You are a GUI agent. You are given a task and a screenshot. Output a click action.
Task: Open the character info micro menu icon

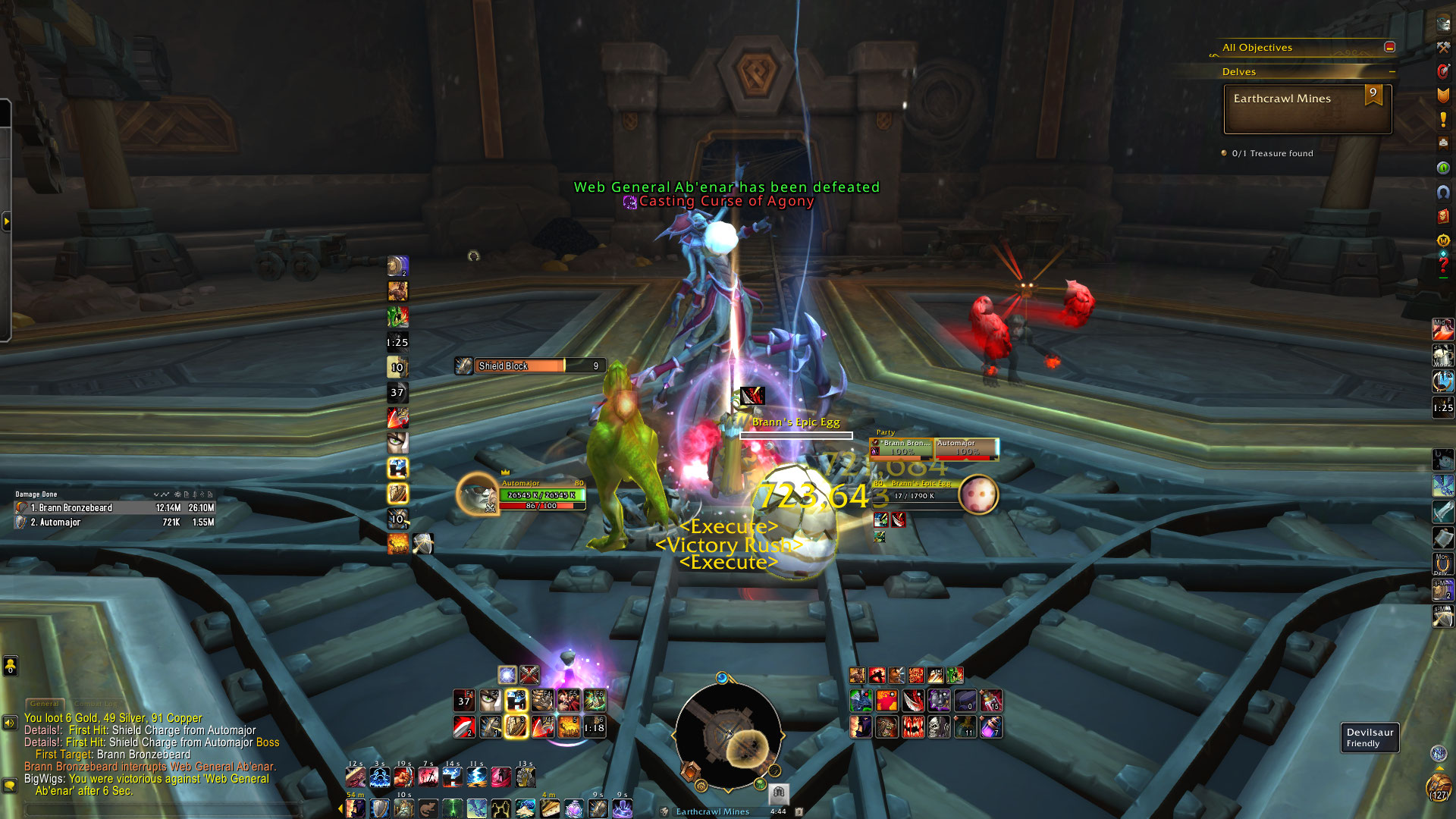pyautogui.click(x=1443, y=23)
